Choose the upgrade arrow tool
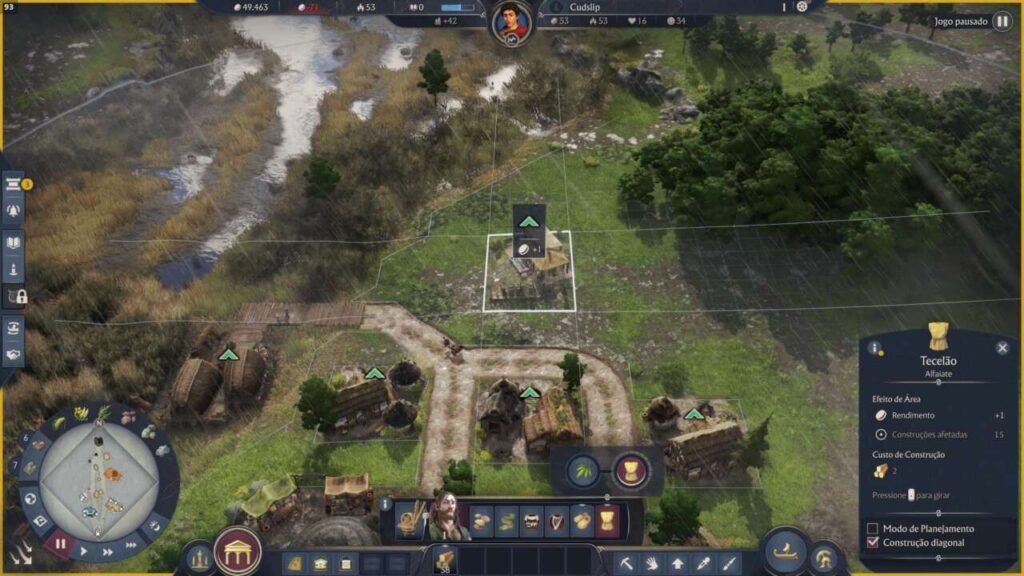Screen dimensions: 1024x576 [x=678, y=563]
